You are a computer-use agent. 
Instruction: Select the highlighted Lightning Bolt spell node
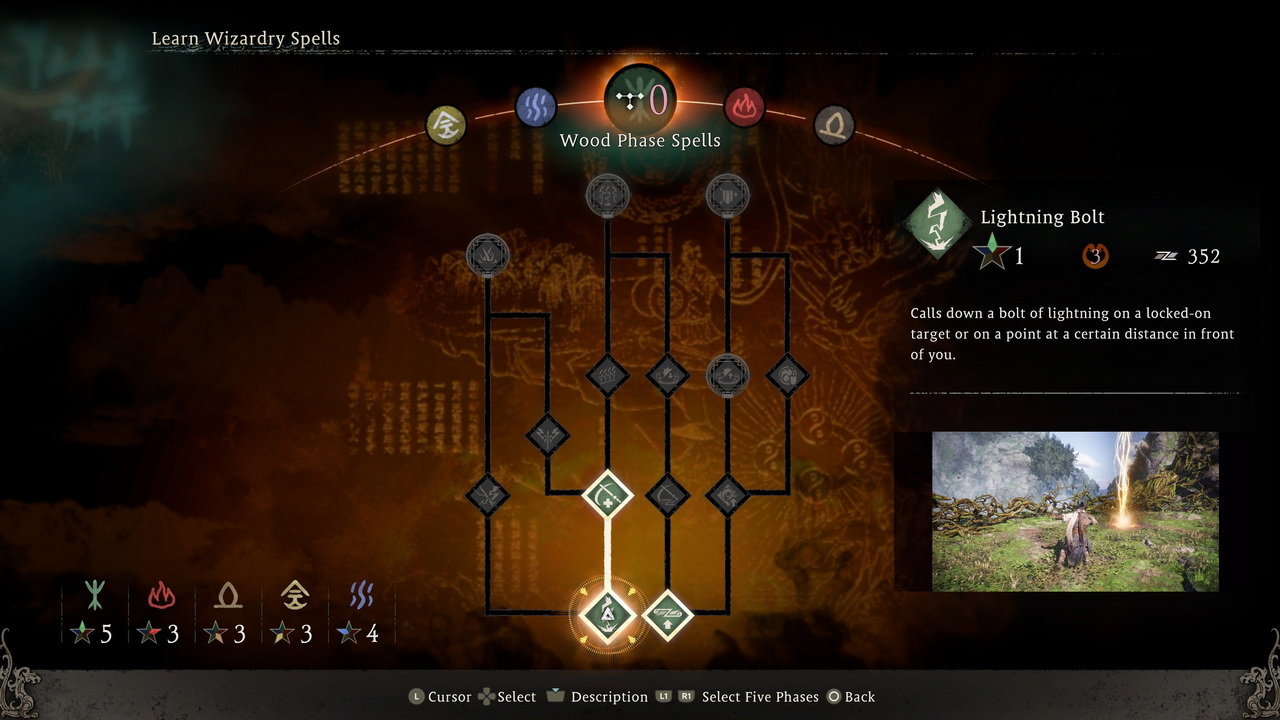(607, 613)
